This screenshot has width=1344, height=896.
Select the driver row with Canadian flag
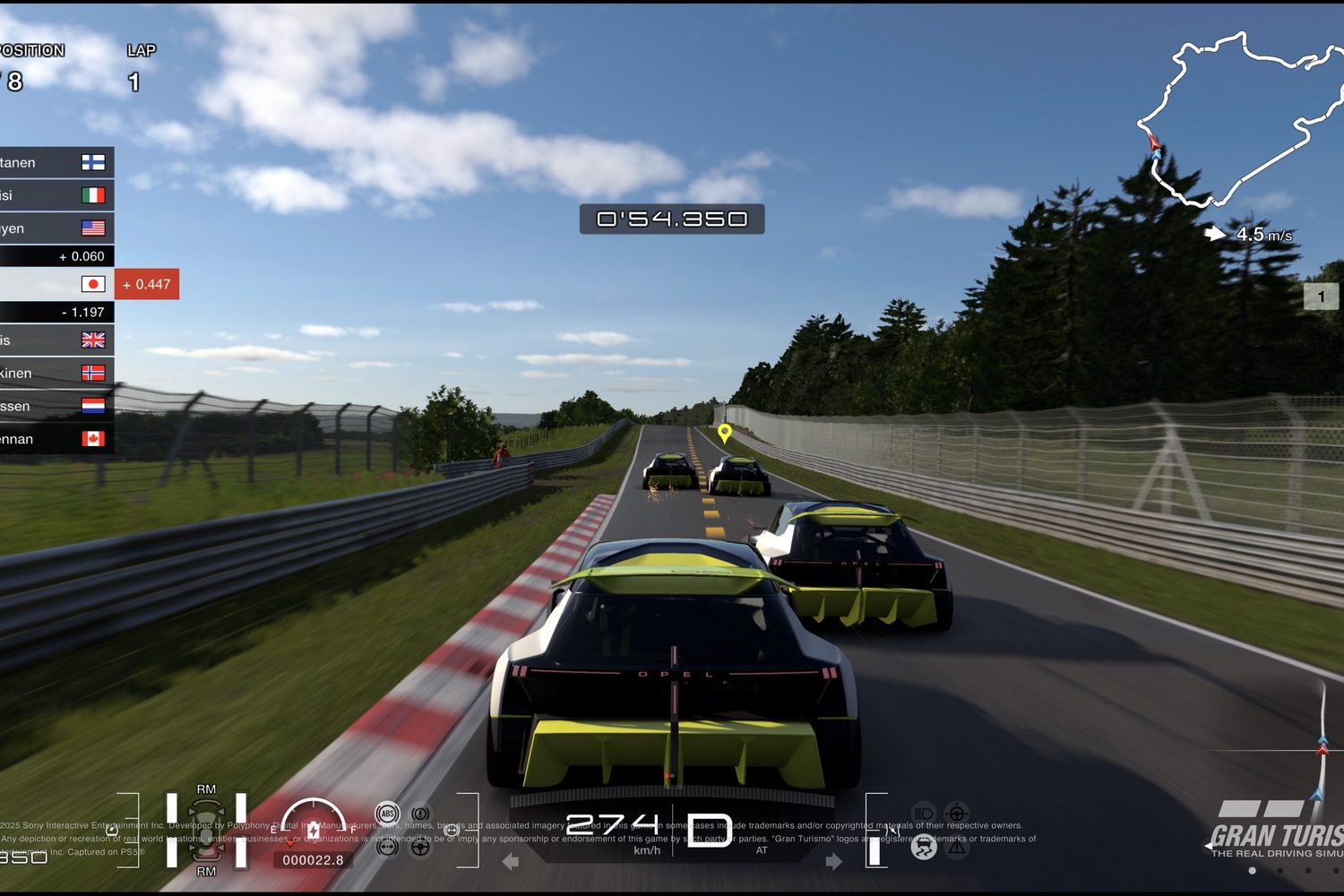(x=56, y=439)
